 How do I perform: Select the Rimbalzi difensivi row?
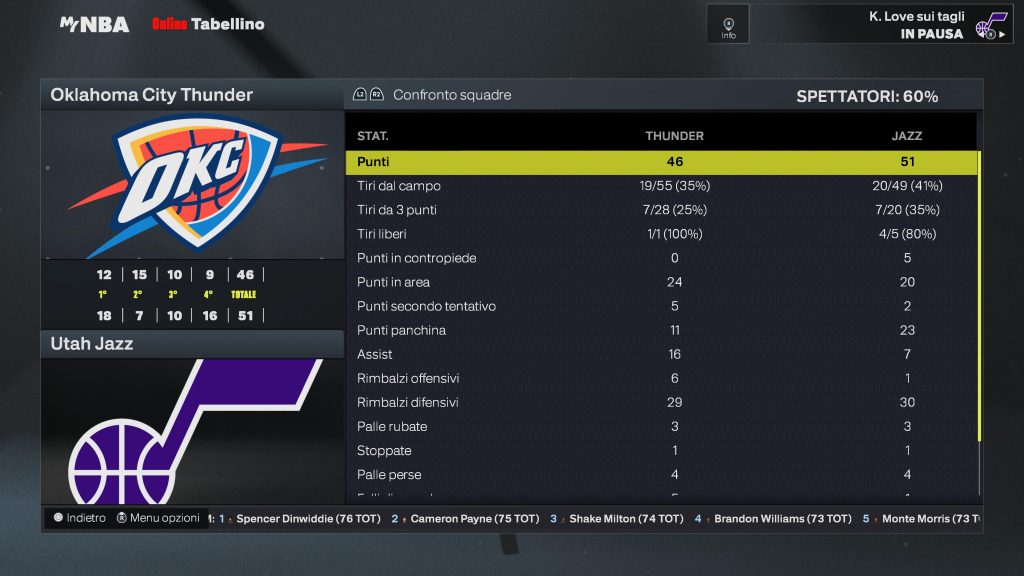point(661,402)
